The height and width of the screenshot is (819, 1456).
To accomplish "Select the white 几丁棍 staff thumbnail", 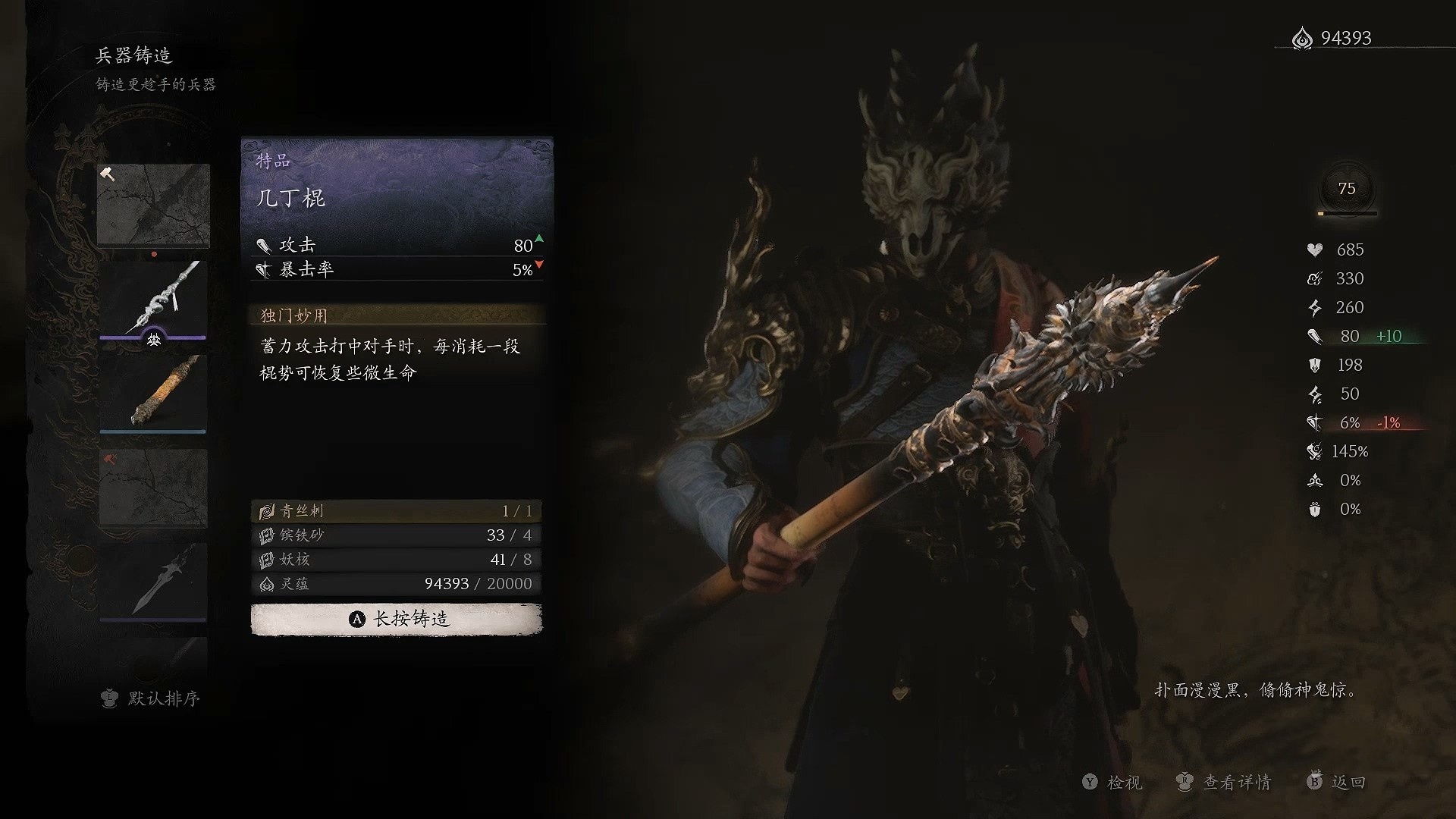I will 153,300.
